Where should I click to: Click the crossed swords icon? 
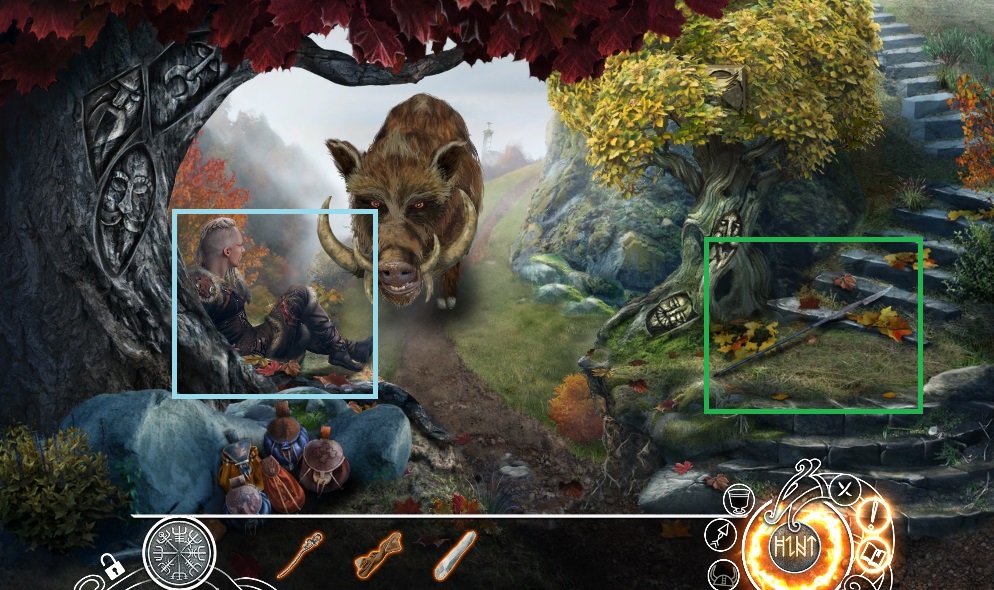click(x=846, y=490)
